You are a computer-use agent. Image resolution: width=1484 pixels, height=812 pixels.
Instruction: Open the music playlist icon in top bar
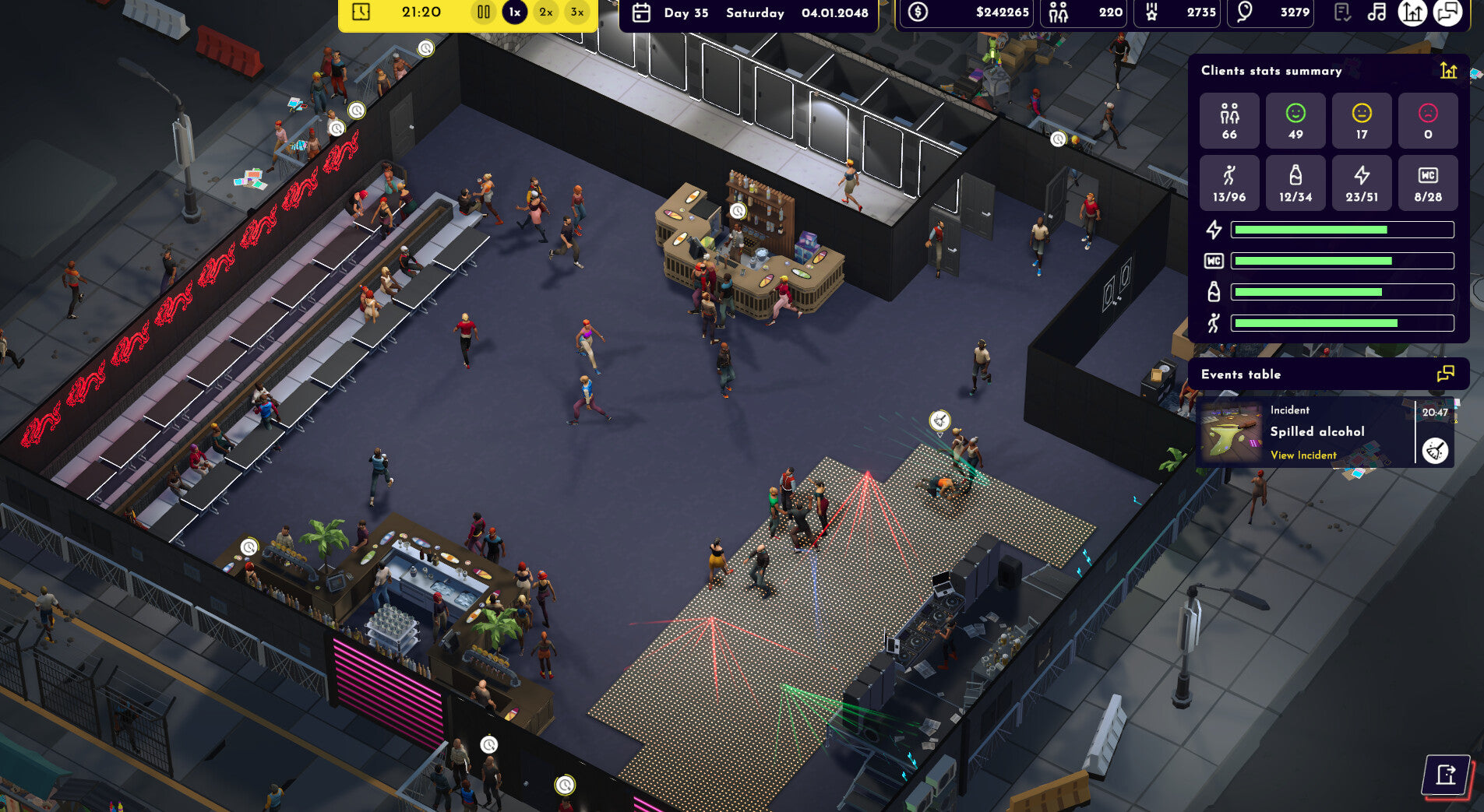click(x=1376, y=12)
